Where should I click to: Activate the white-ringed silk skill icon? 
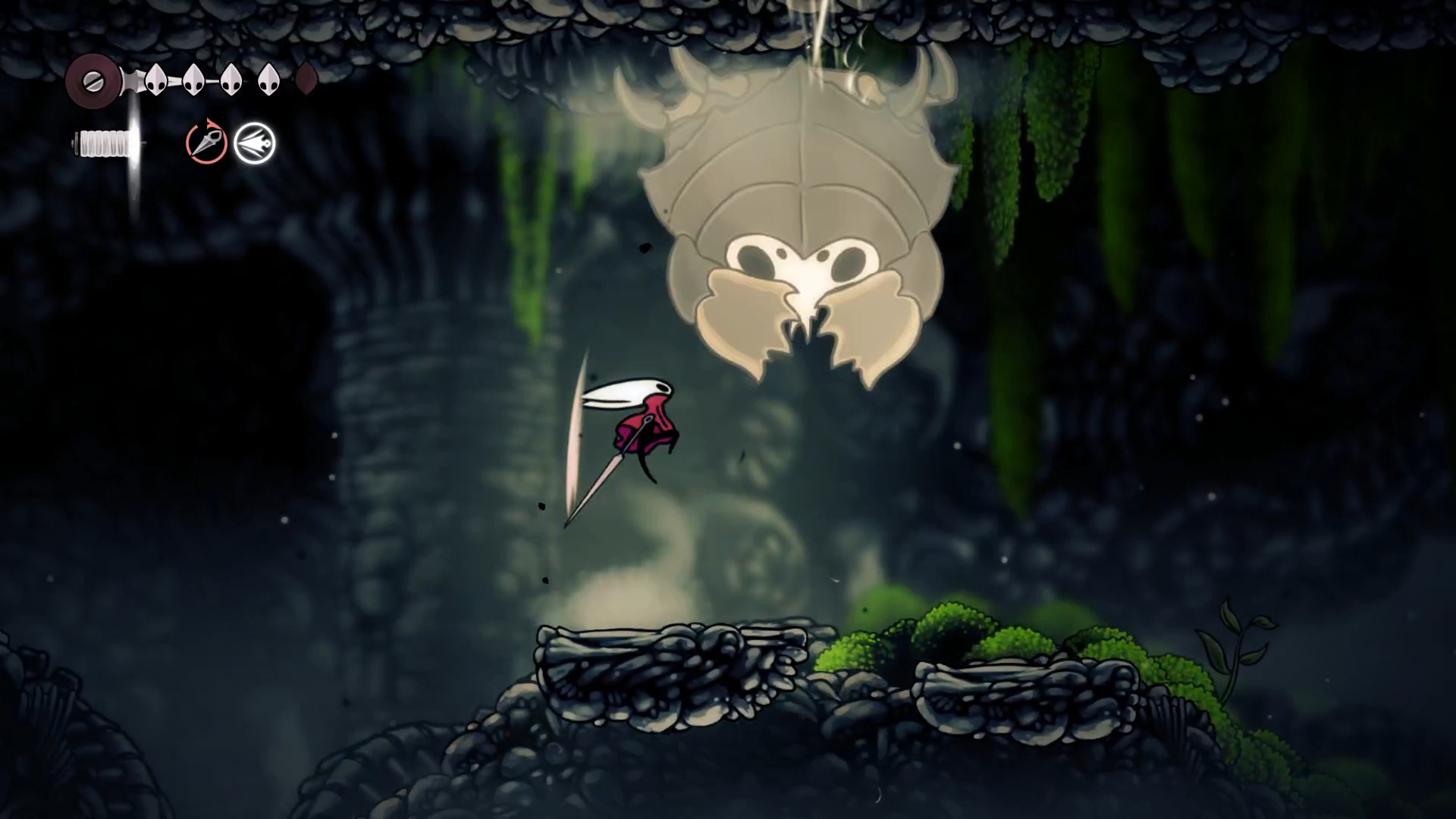[x=255, y=143]
